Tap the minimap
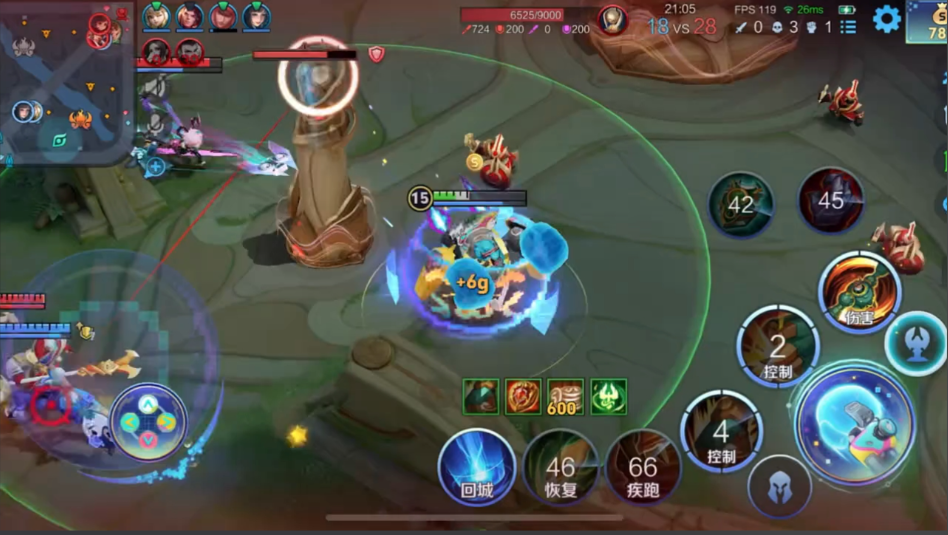 [x=66, y=81]
